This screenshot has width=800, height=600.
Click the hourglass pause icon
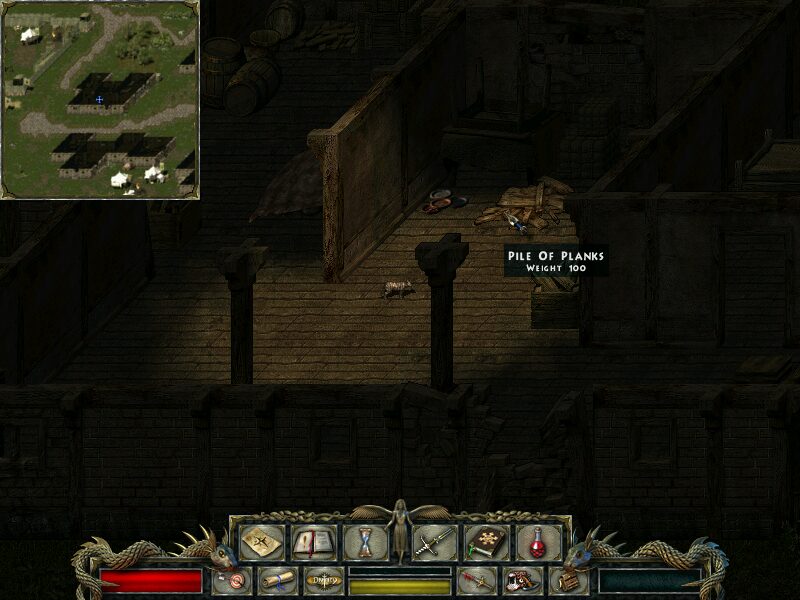(365, 542)
